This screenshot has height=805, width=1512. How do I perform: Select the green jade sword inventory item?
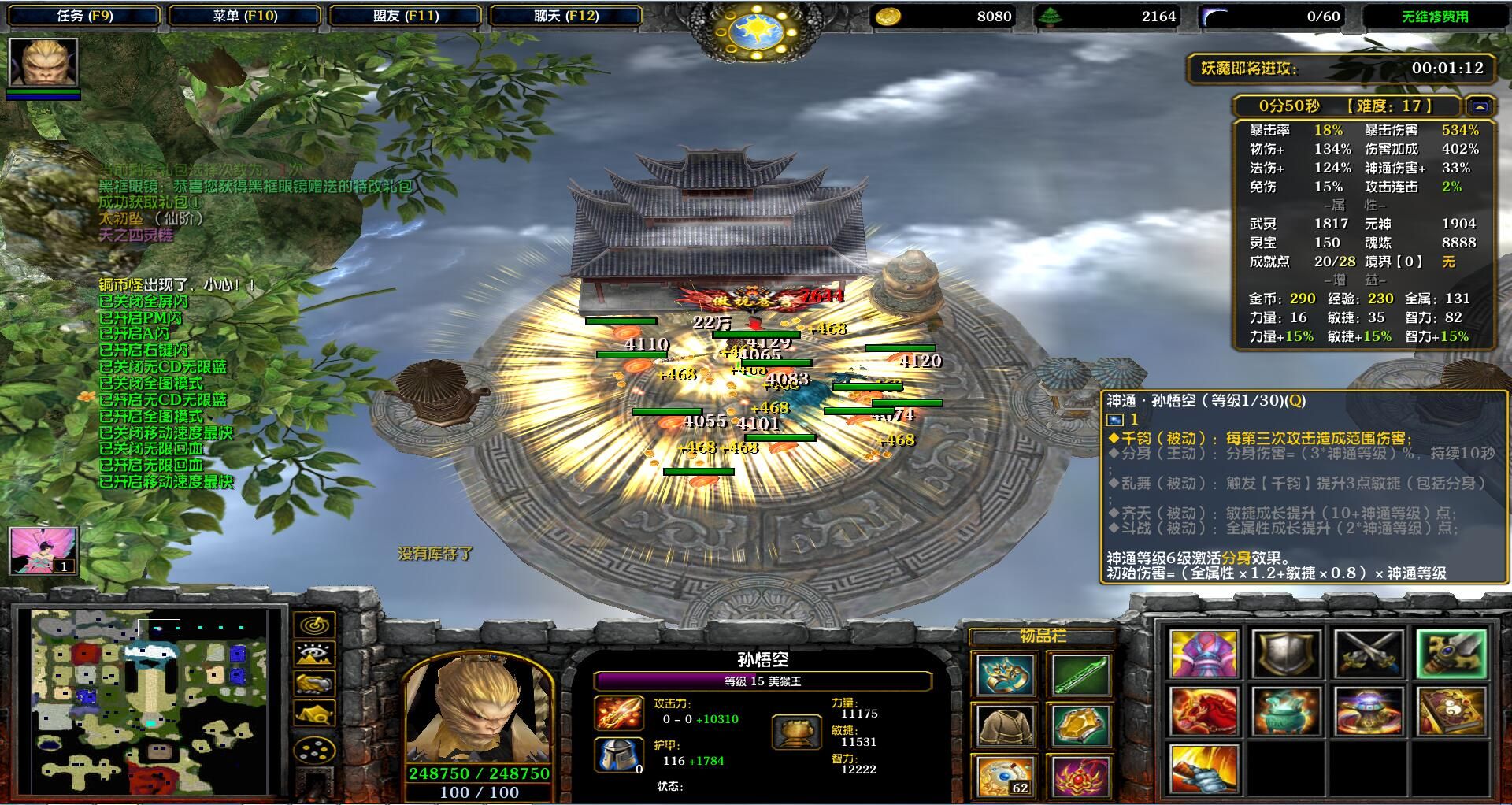click(1079, 676)
